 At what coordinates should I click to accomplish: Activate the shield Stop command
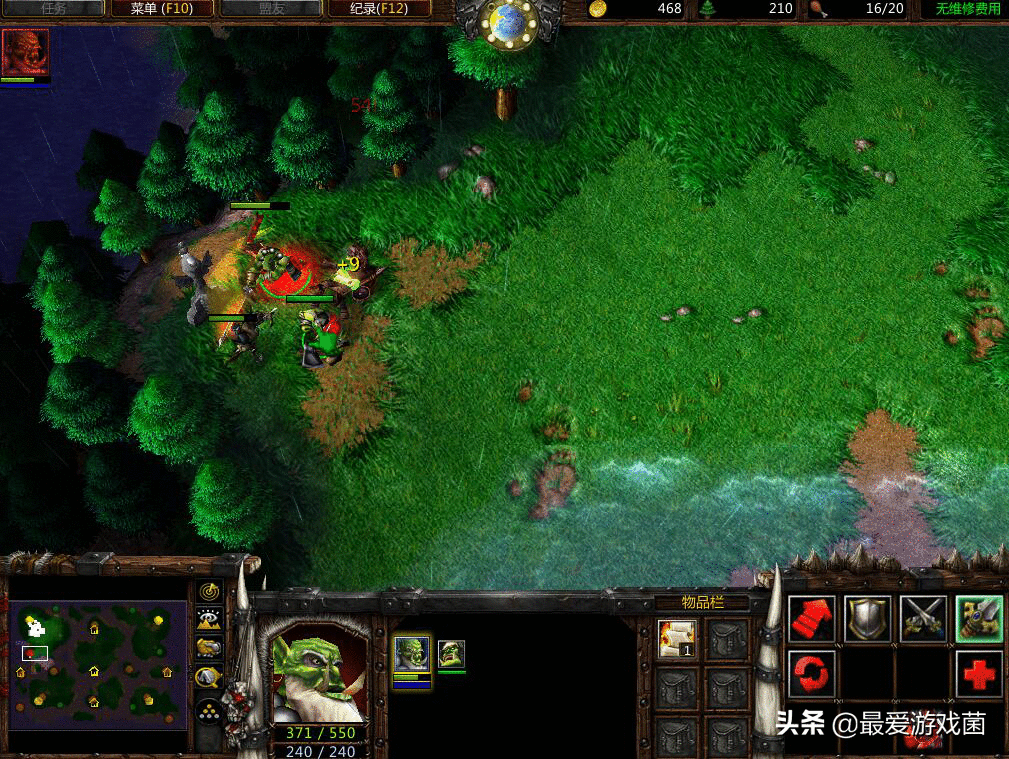[x=867, y=619]
